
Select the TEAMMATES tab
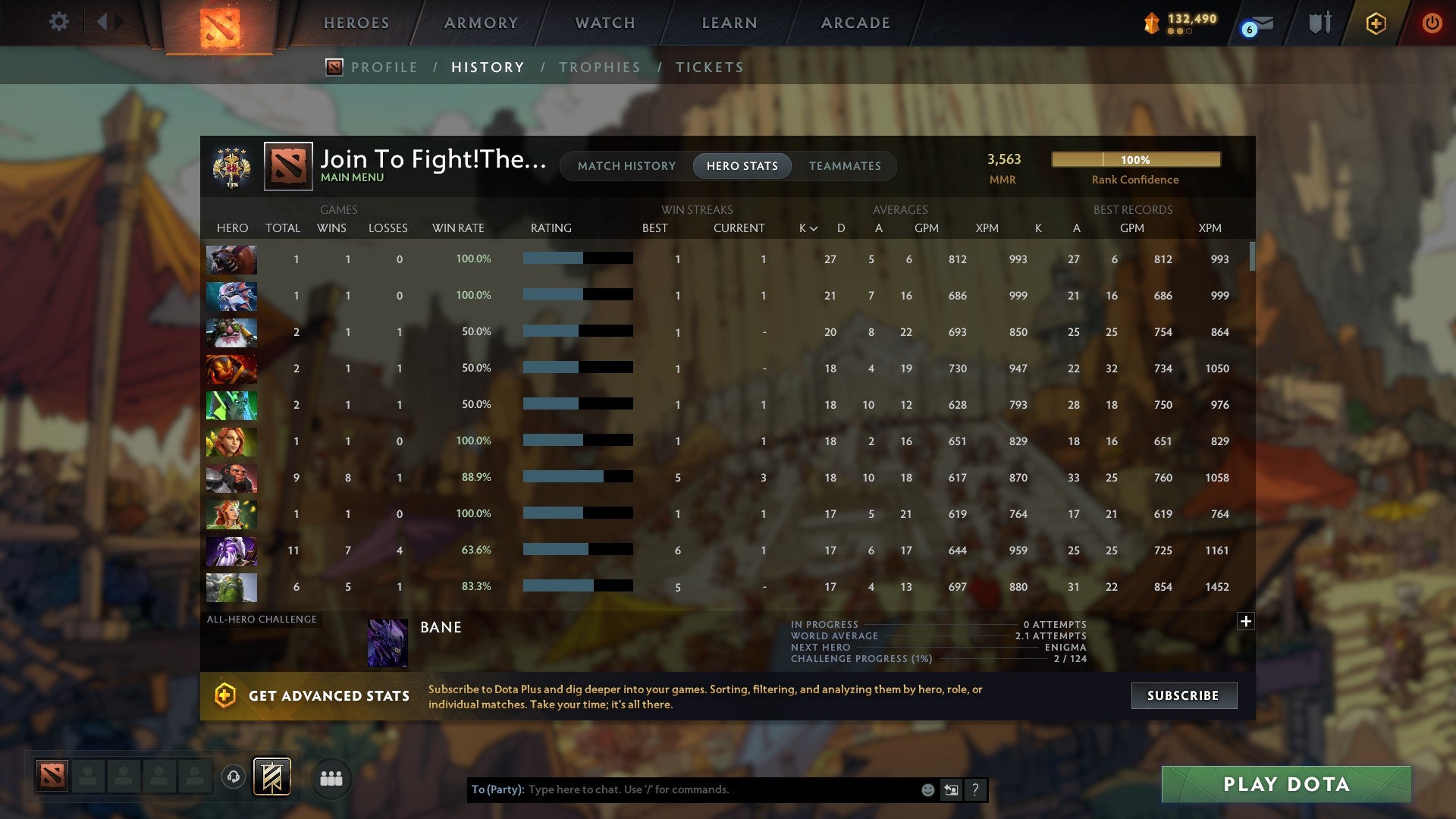pyautogui.click(x=846, y=166)
